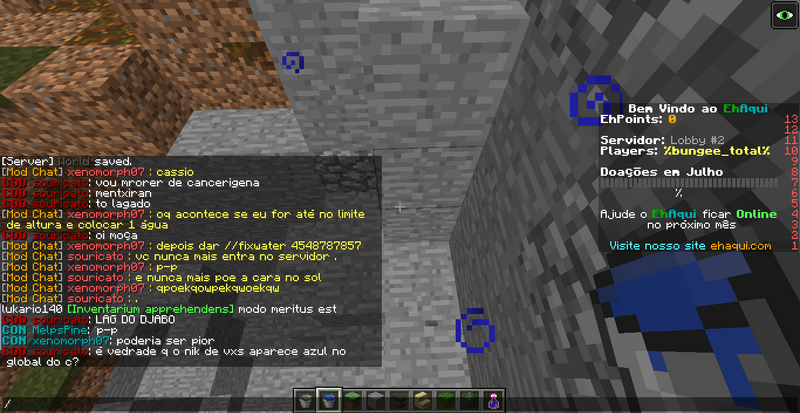Select the empty bucket hotbar slot
The height and width of the screenshot is (413, 800).
[307, 401]
